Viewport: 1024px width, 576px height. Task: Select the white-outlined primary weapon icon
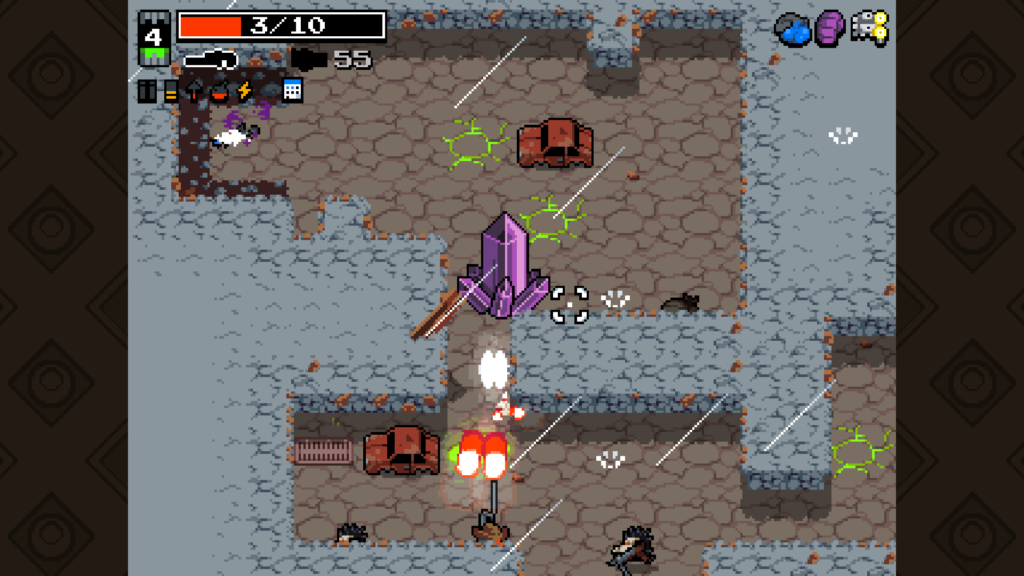[210, 61]
